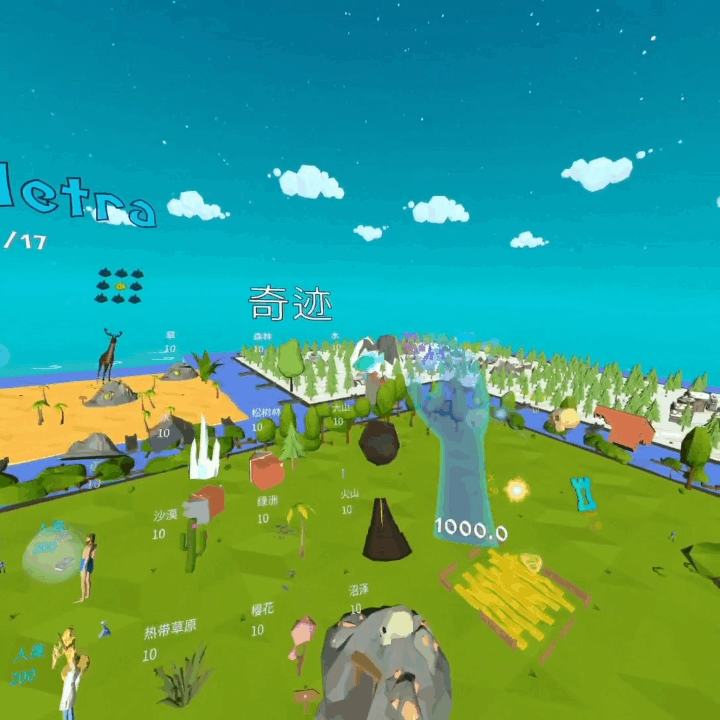Choose the savanna grass miracle (热带草原)

point(182,676)
